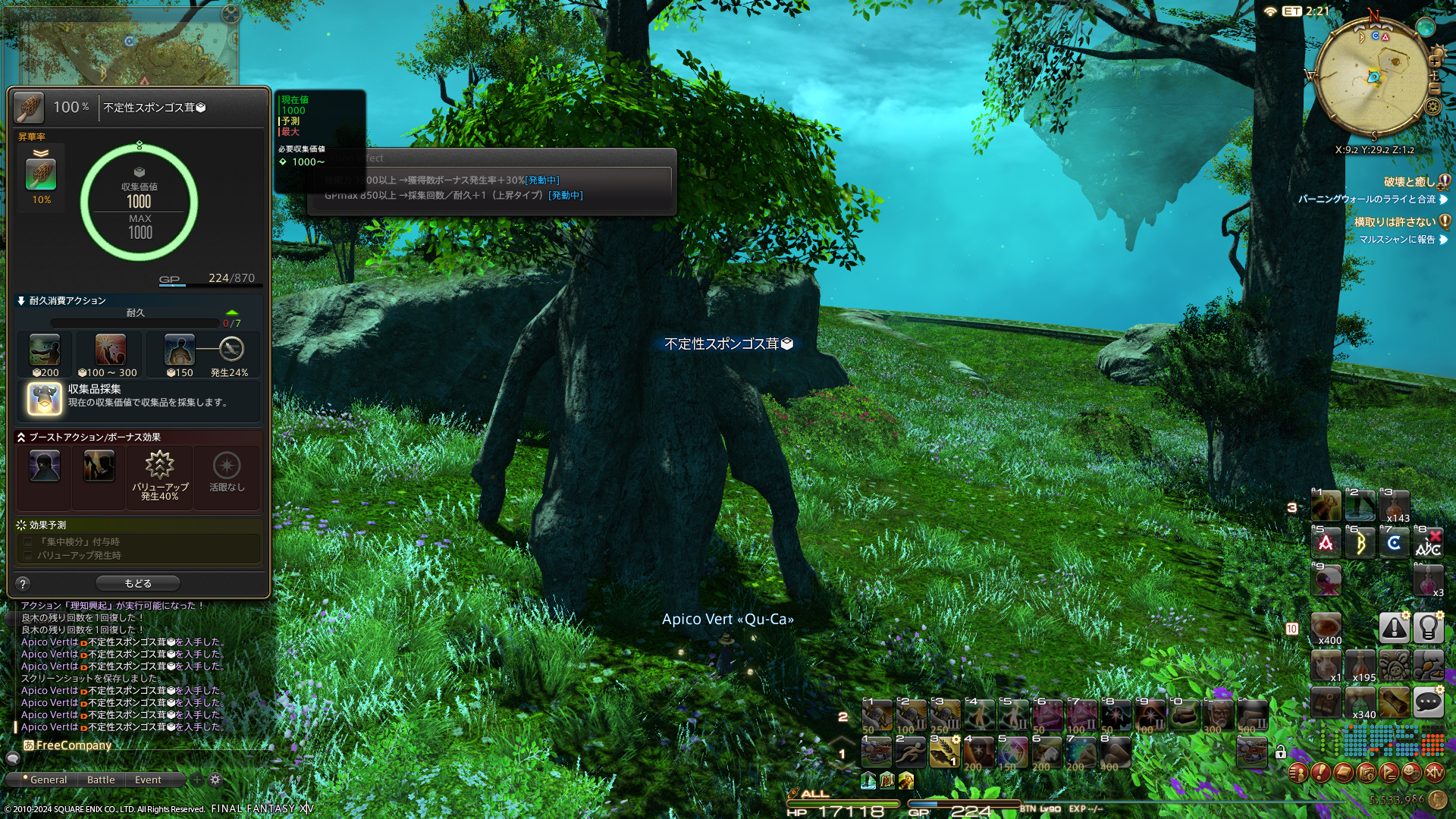
Task: Open the speech bubble chat icon
Action: coord(1428,702)
